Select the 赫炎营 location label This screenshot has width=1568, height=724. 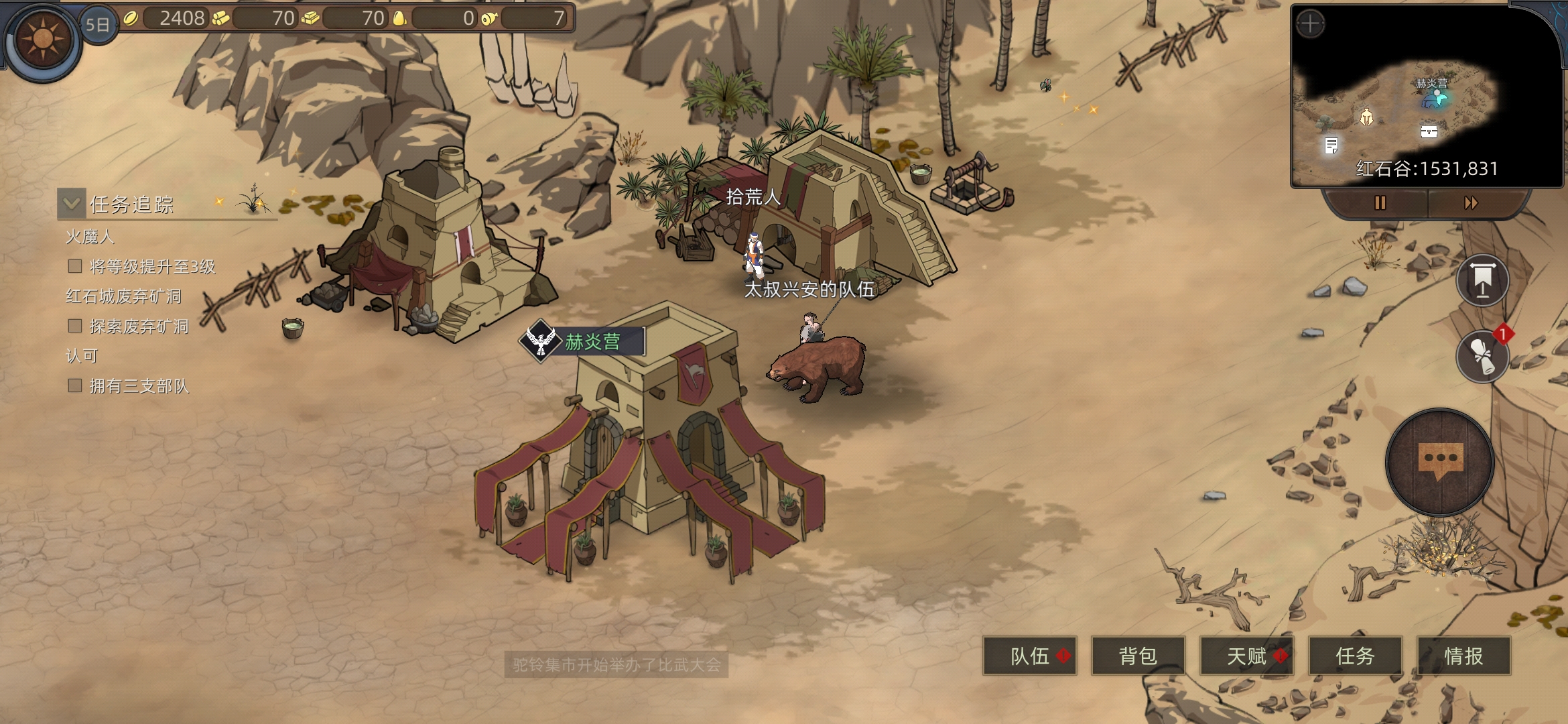[x=591, y=342]
